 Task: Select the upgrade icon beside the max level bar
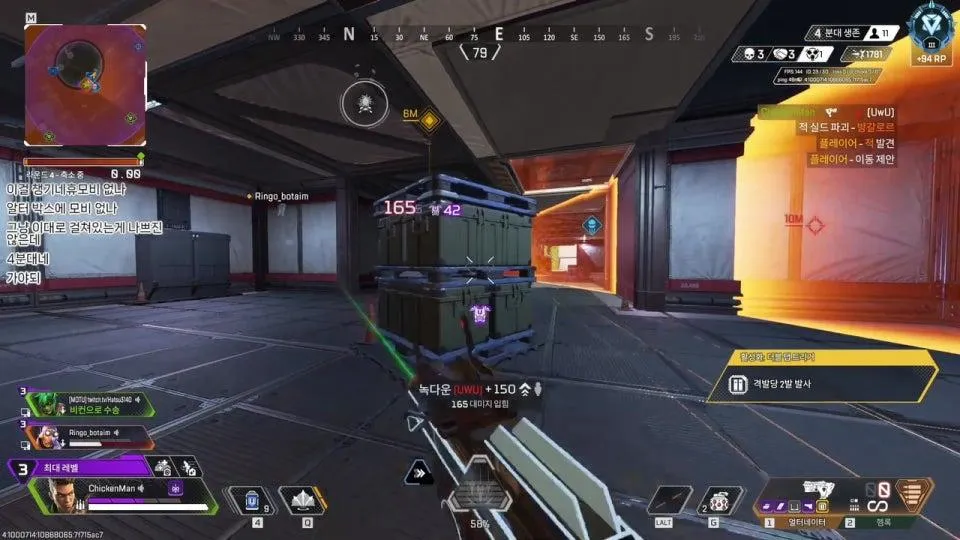tap(164, 466)
